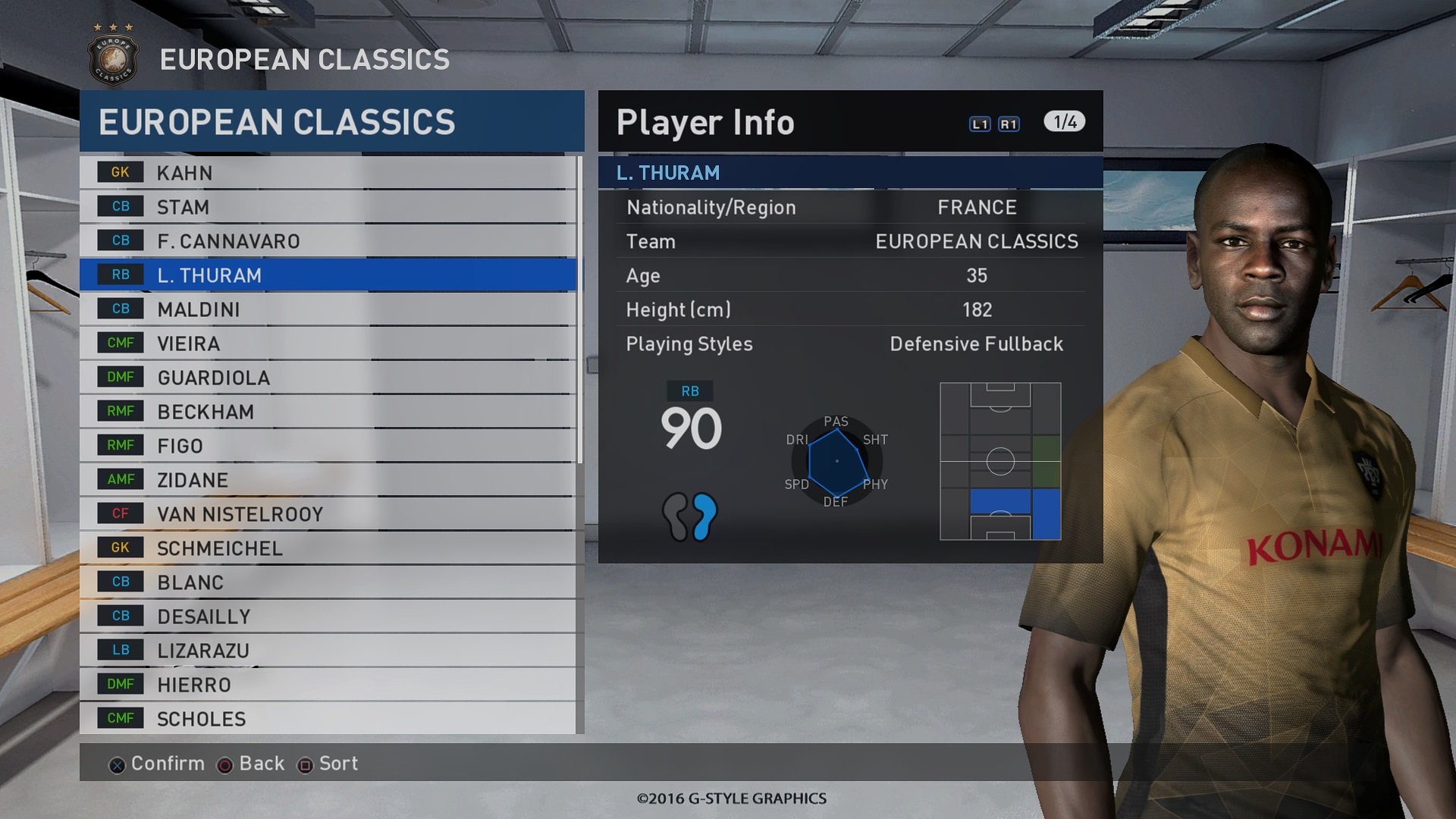
Task: Pick Maldini from the roster
Action: (x=328, y=309)
